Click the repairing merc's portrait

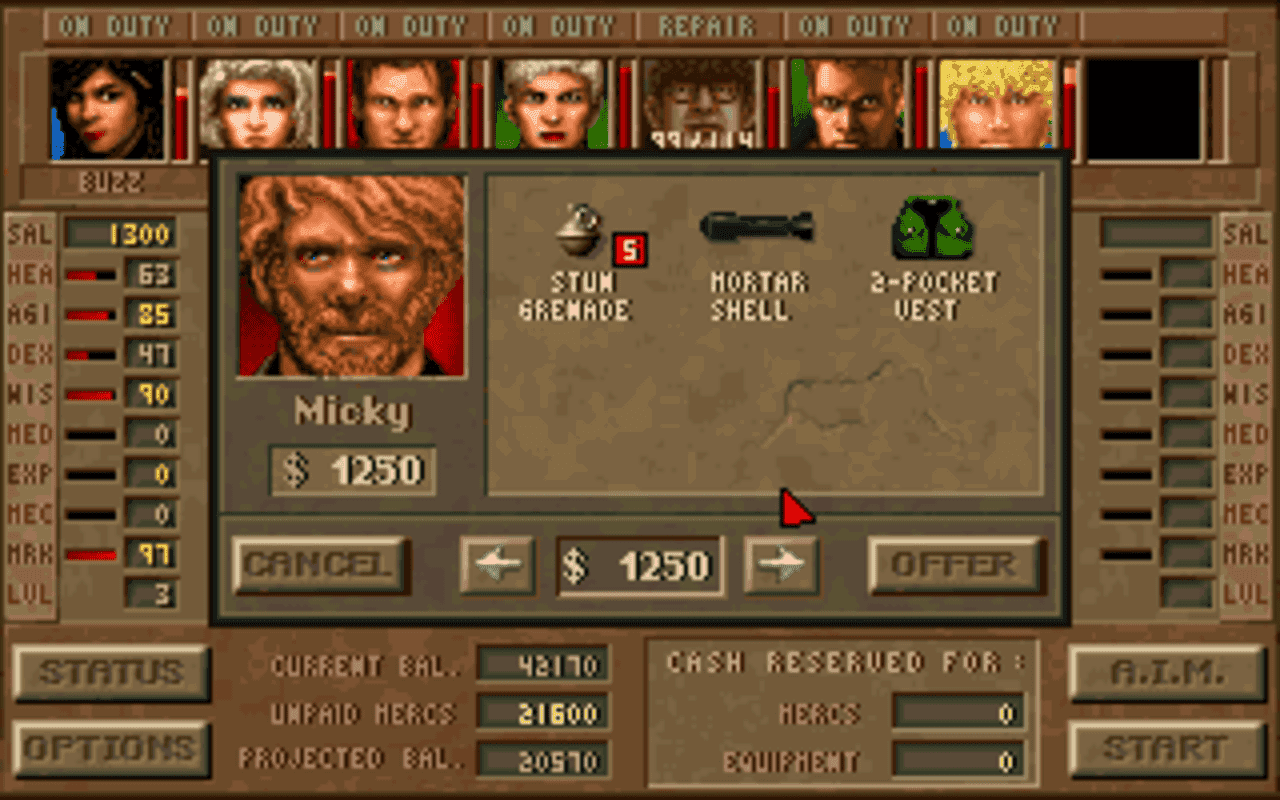700,105
